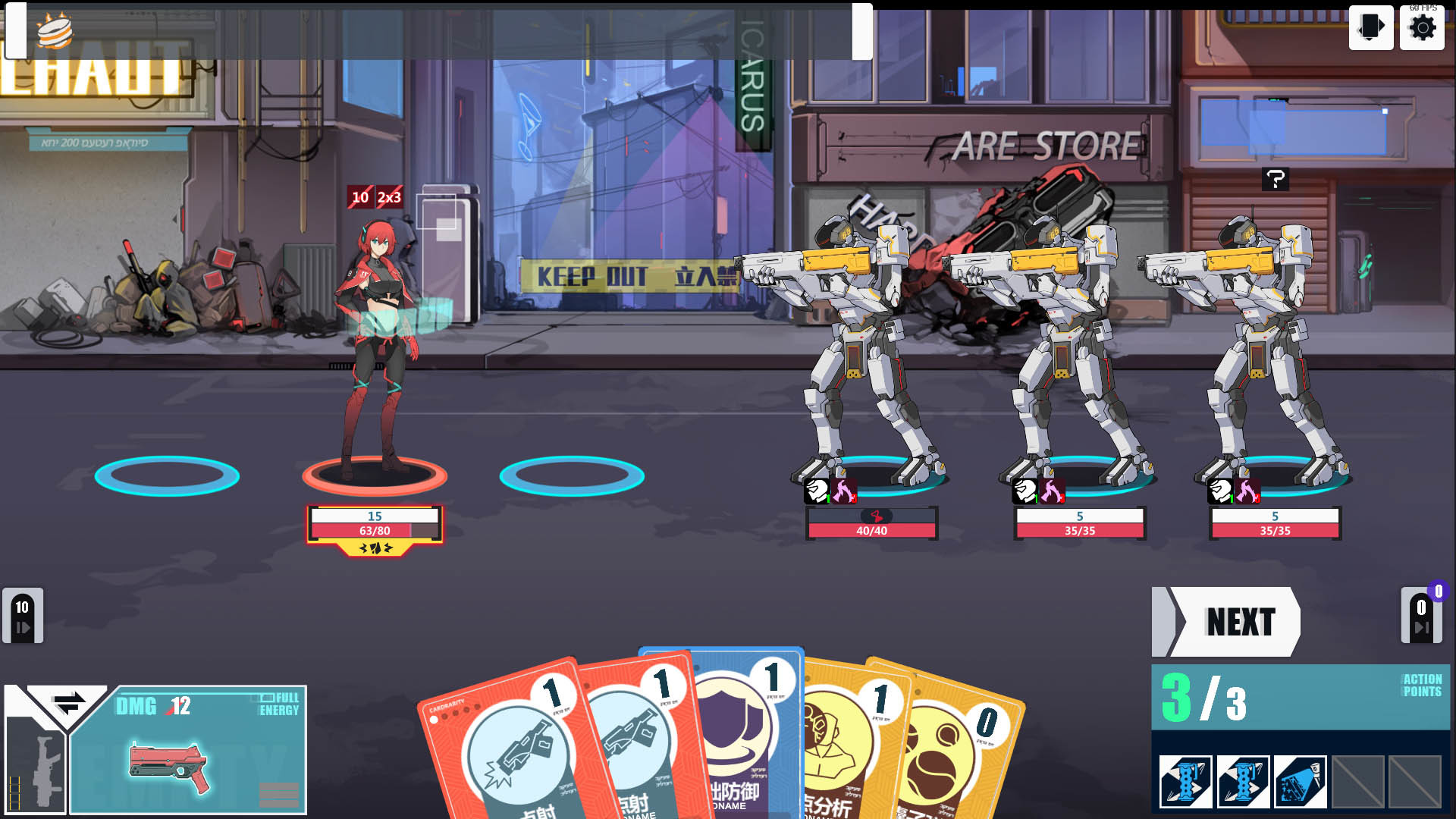Select the greyed-out secondary rifle slot

tap(35, 766)
